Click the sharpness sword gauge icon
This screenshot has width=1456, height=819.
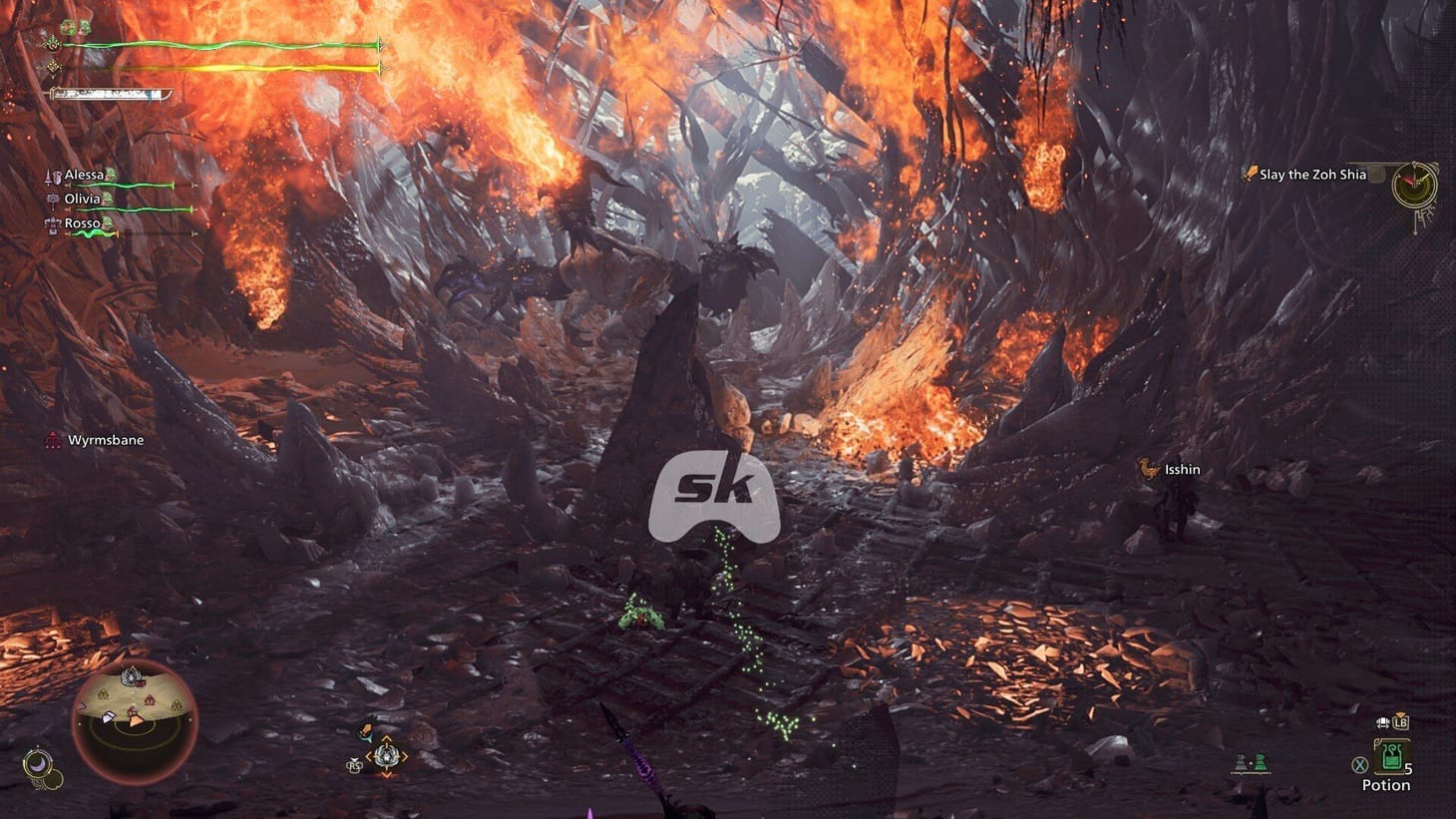point(111,94)
